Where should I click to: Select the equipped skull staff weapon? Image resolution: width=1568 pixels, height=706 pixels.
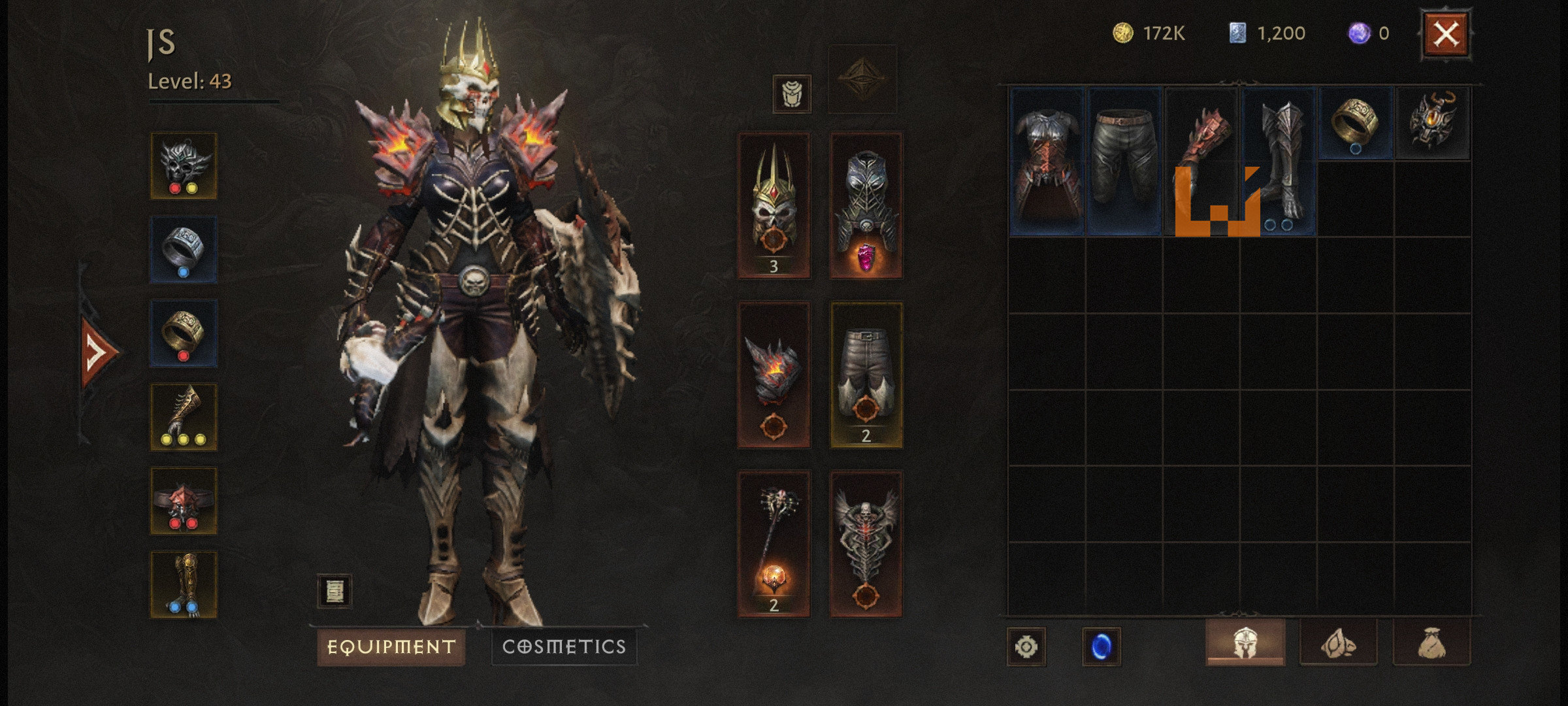click(774, 543)
